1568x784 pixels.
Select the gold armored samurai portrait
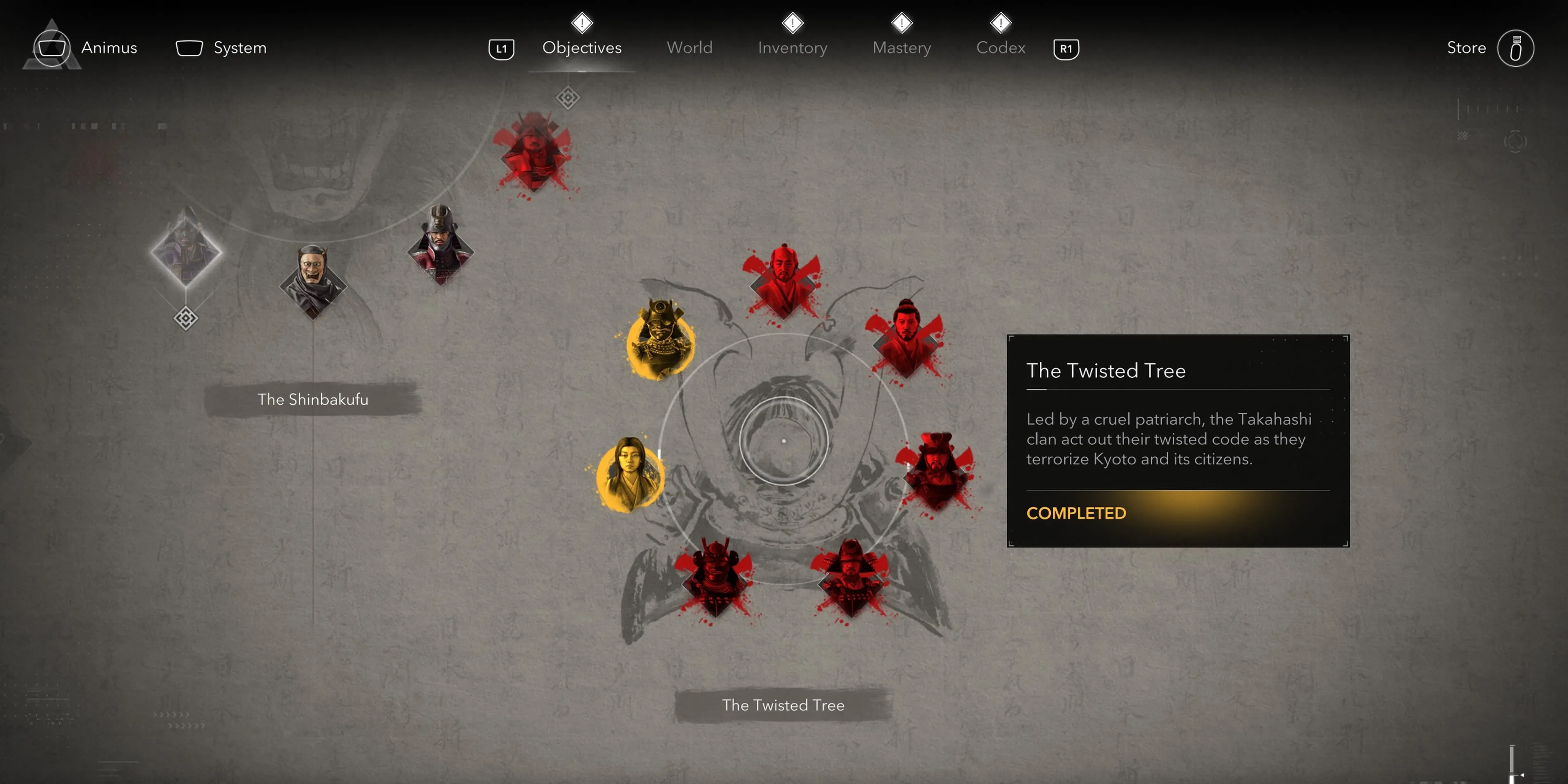pos(660,339)
